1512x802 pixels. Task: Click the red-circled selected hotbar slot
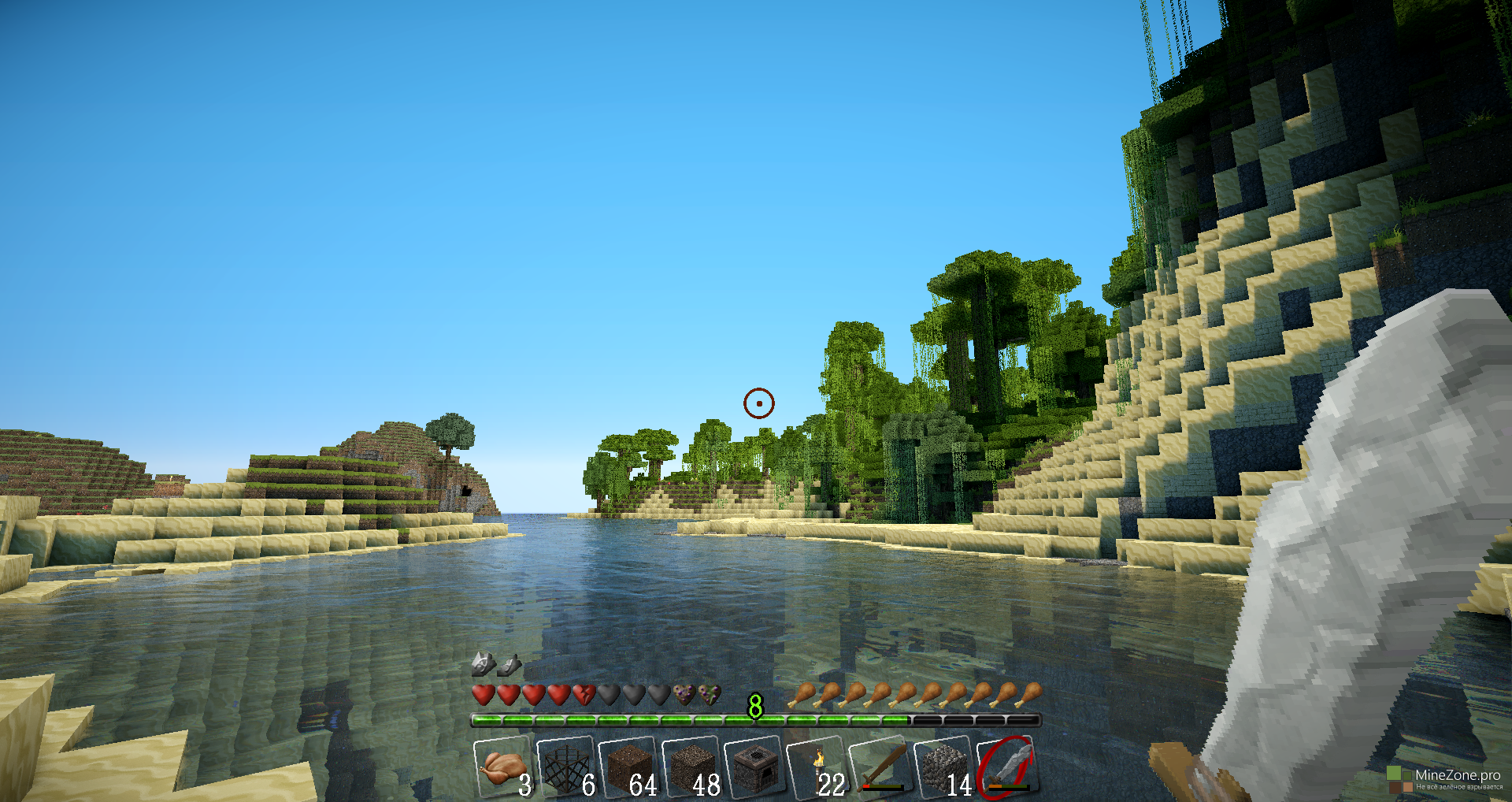[x=1006, y=767]
